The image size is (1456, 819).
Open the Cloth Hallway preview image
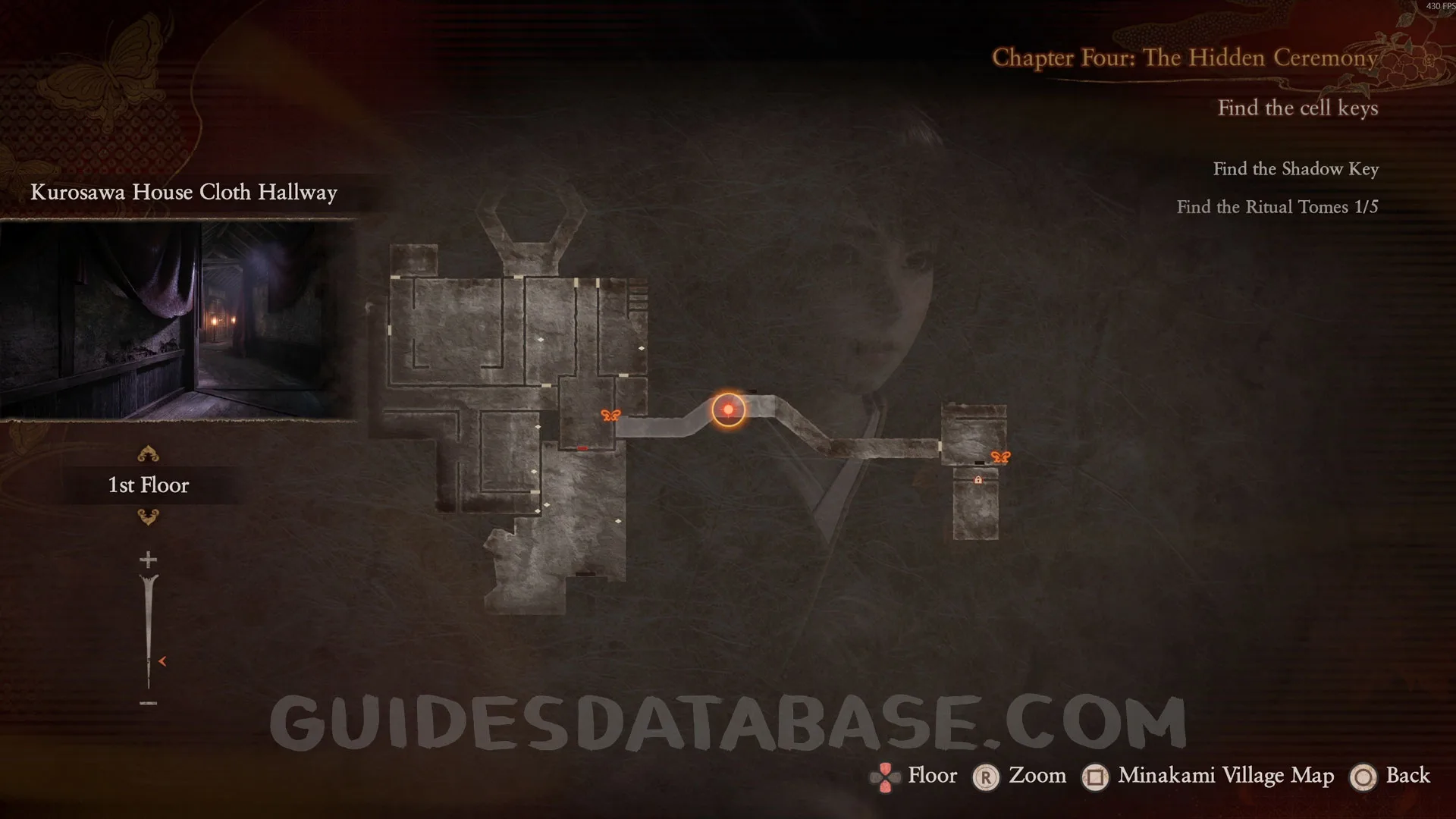pos(178,320)
